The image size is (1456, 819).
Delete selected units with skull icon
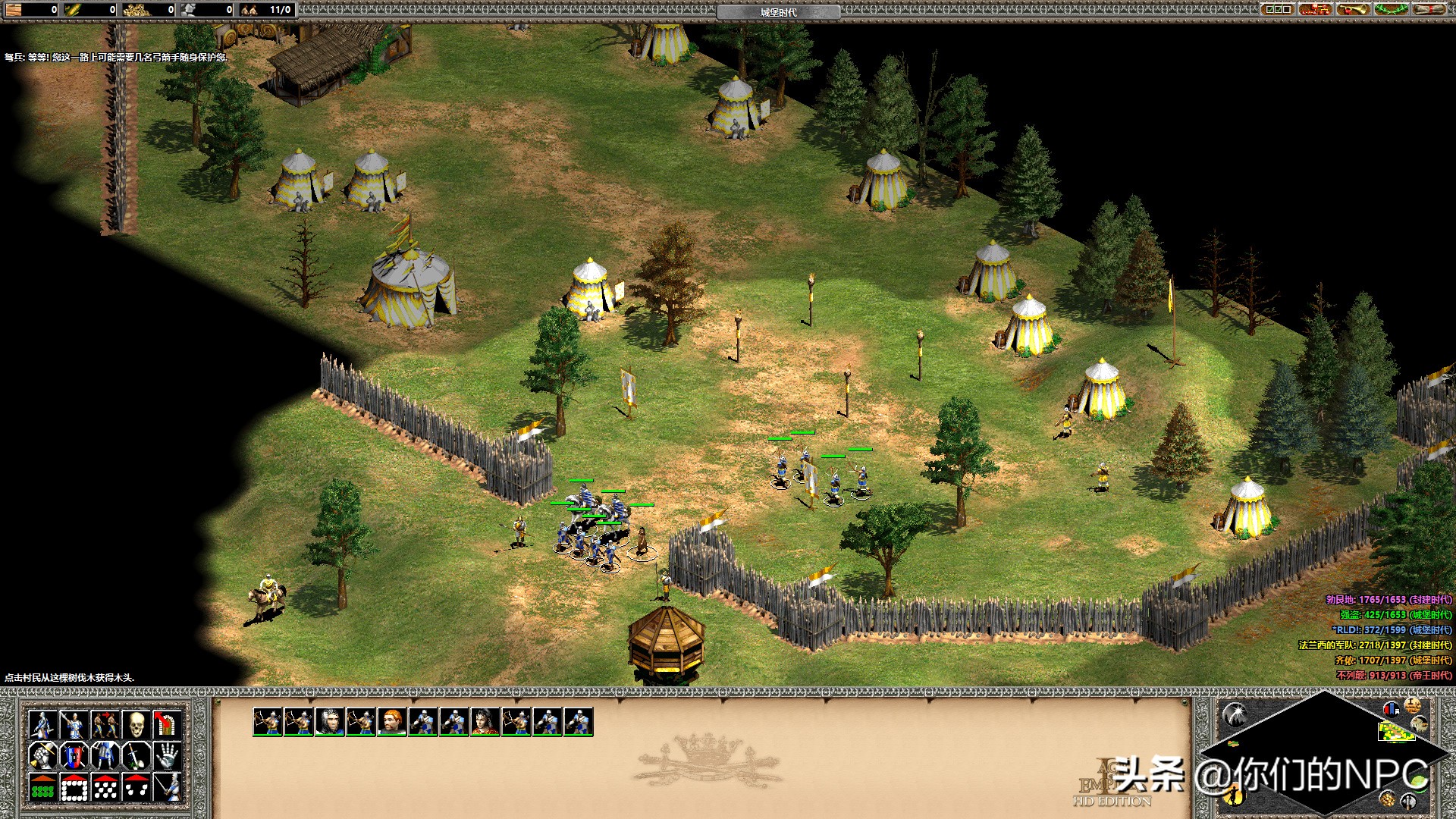pos(136,725)
